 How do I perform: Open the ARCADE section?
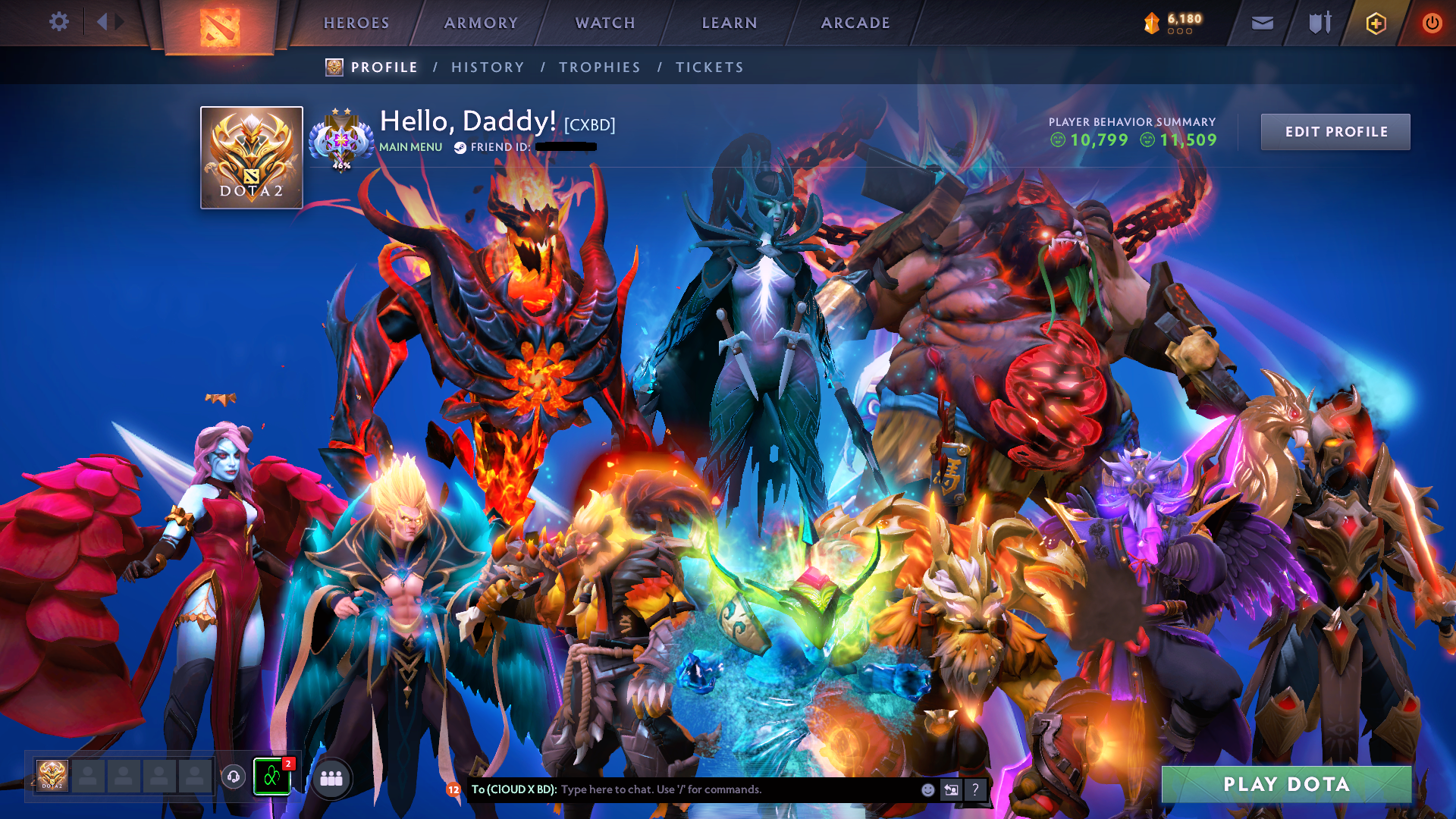(855, 23)
